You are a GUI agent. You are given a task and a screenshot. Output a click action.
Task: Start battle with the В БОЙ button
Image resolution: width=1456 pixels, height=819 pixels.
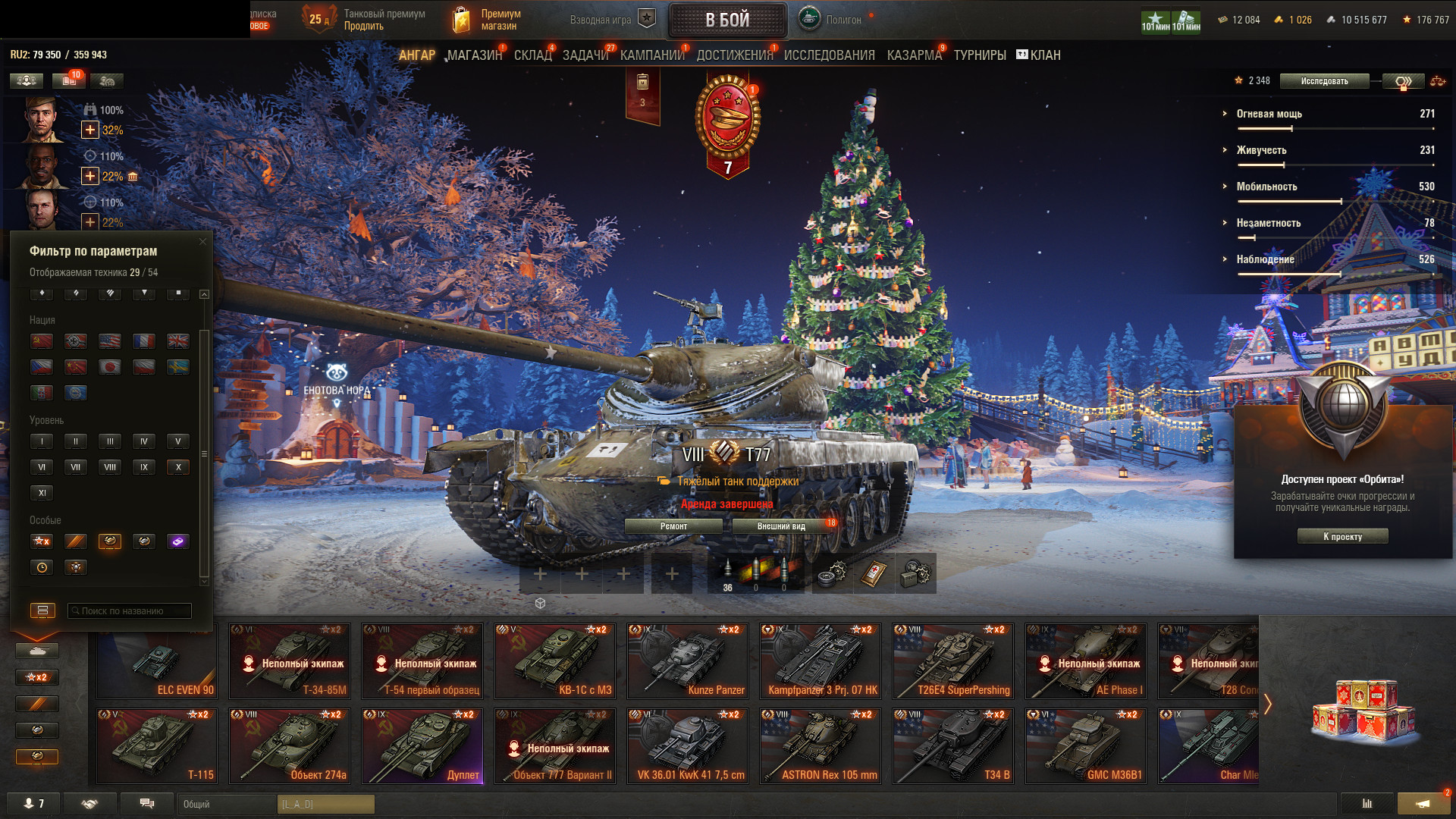[x=727, y=20]
